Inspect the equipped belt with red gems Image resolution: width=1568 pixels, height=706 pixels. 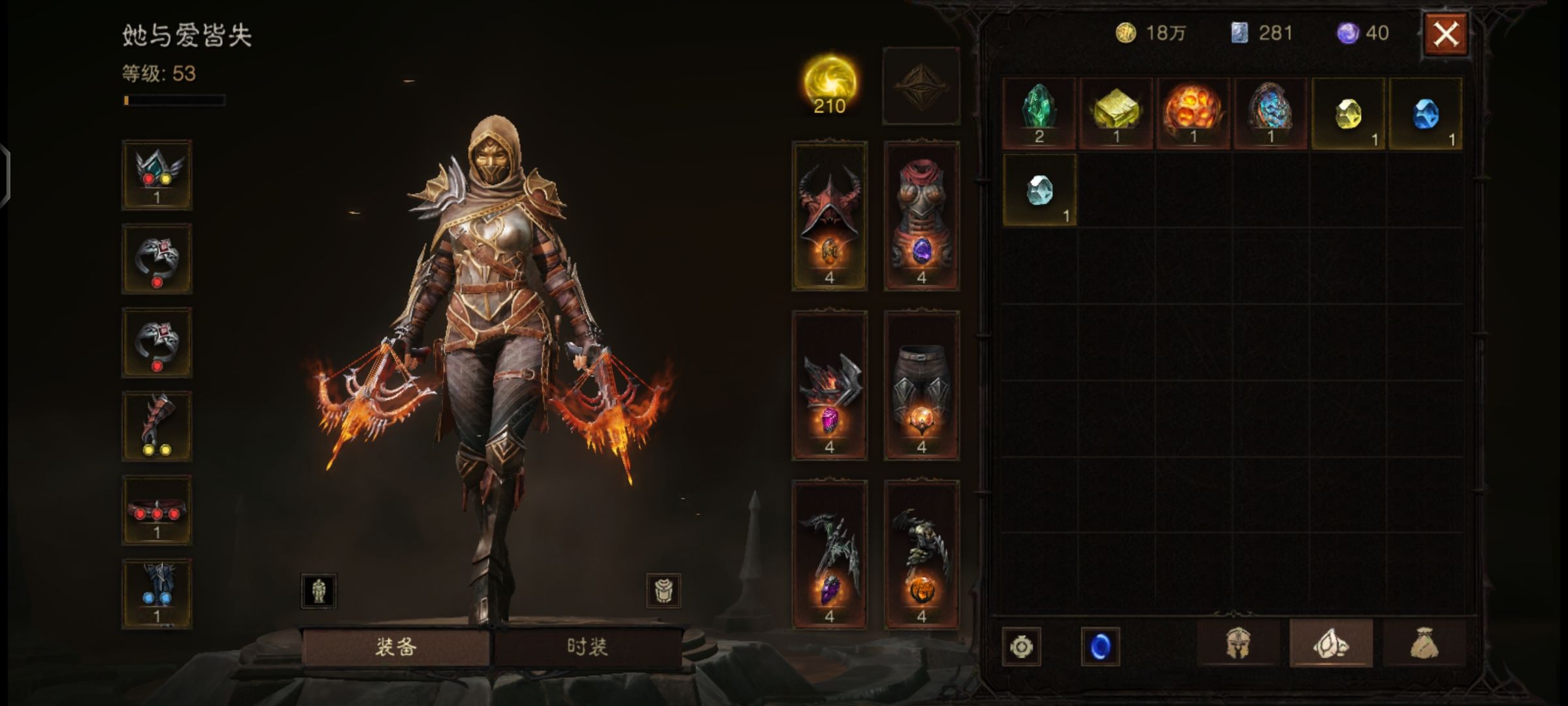157,510
